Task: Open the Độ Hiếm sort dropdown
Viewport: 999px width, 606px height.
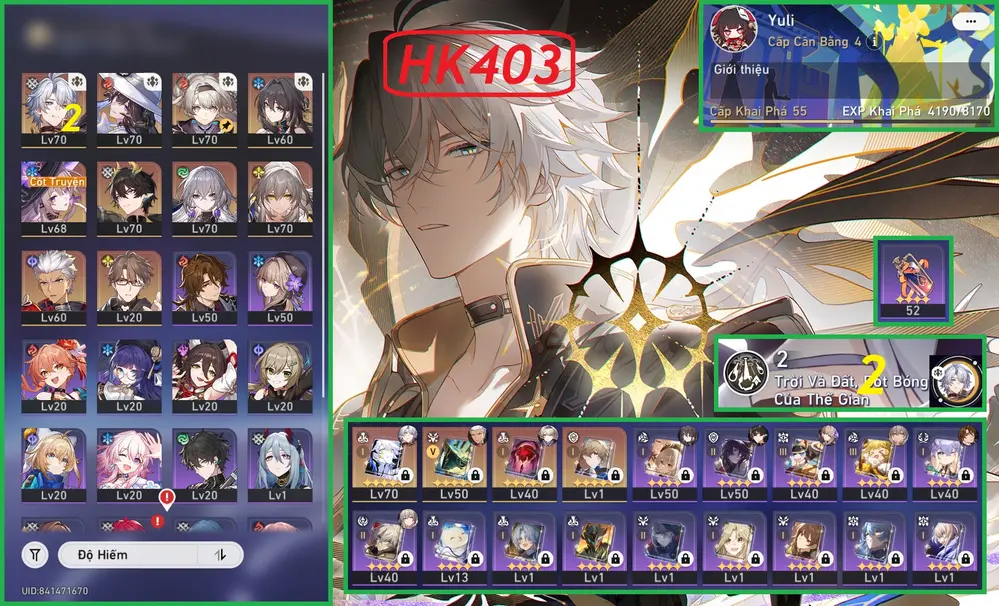Action: (128, 554)
